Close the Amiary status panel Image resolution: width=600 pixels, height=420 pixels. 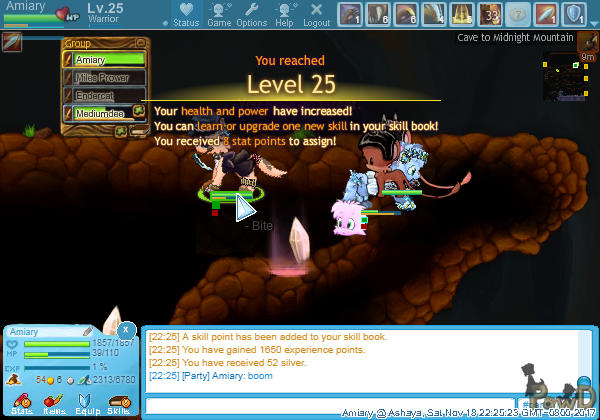(125, 329)
